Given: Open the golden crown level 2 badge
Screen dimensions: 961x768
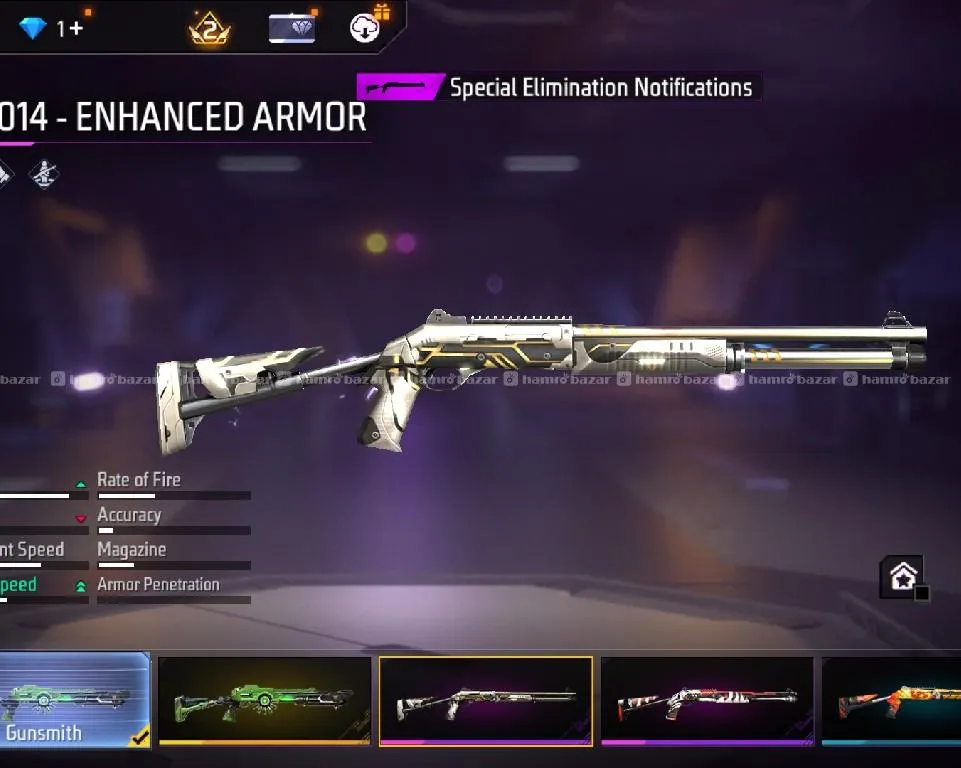Looking at the screenshot, I should tap(210, 29).
